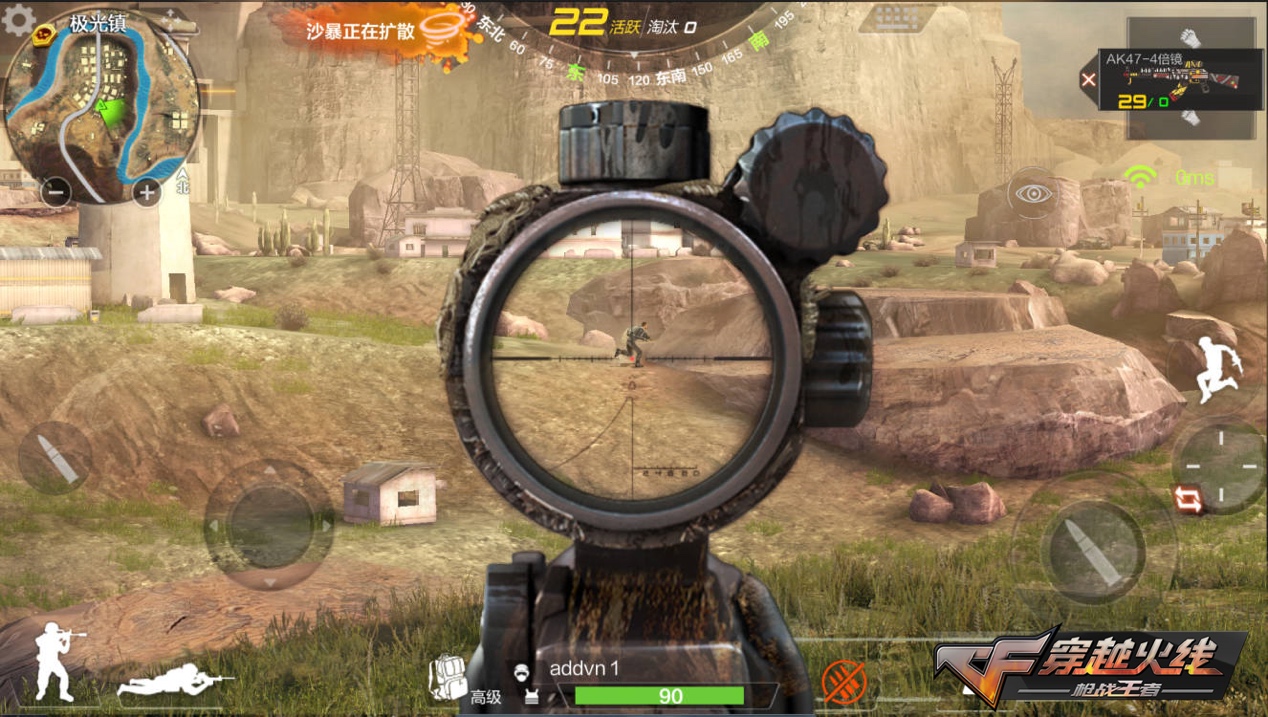Toggle the eye free-look button
1268x717 pixels.
pyautogui.click(x=1032, y=192)
